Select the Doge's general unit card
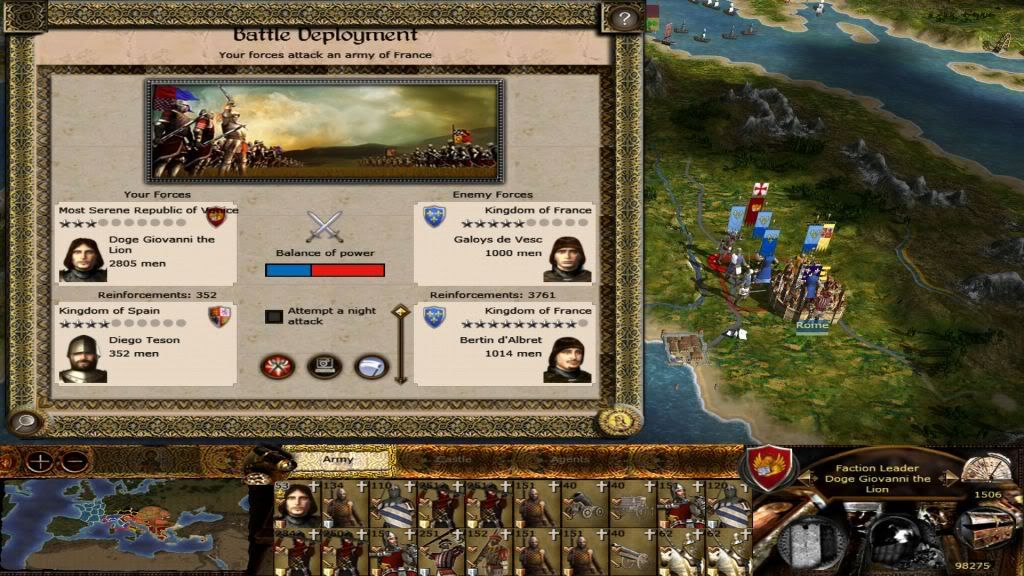The height and width of the screenshot is (576, 1024). (295, 503)
